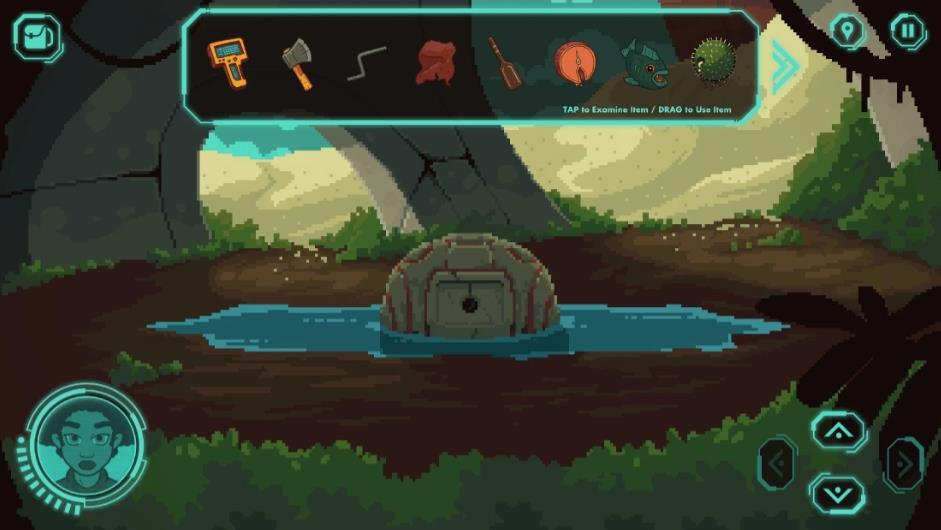This screenshot has width=941, height=530.
Task: Turn left with the left arrow
Action: 777,463
